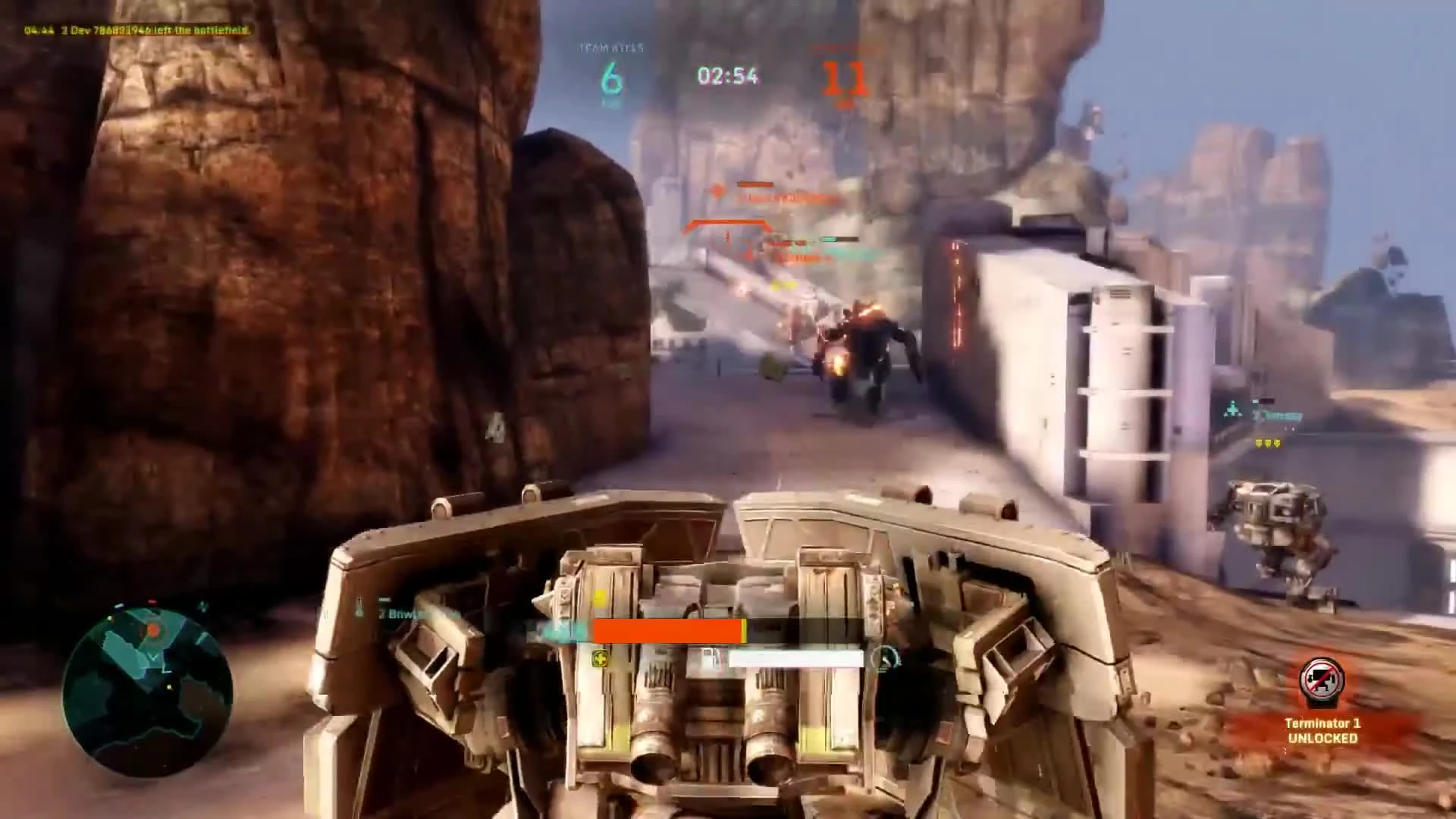This screenshot has width=1456, height=819.
Task: Click the teal team score showing 6
Action: [611, 76]
